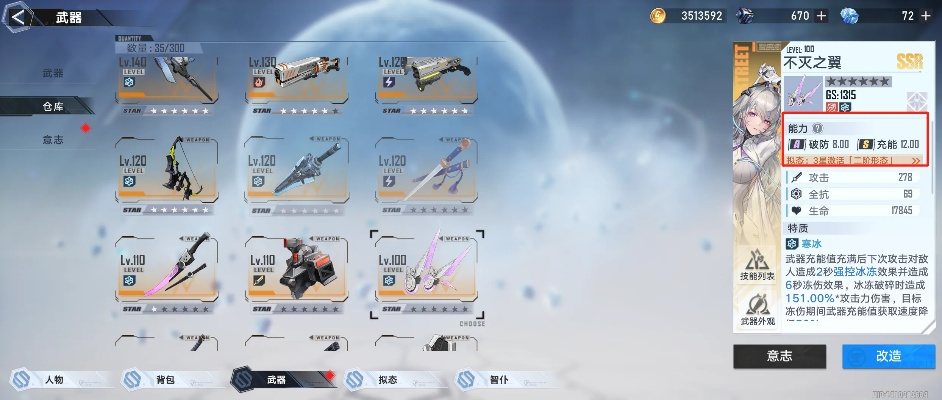Open the 仓库 side tab

pos(53,105)
